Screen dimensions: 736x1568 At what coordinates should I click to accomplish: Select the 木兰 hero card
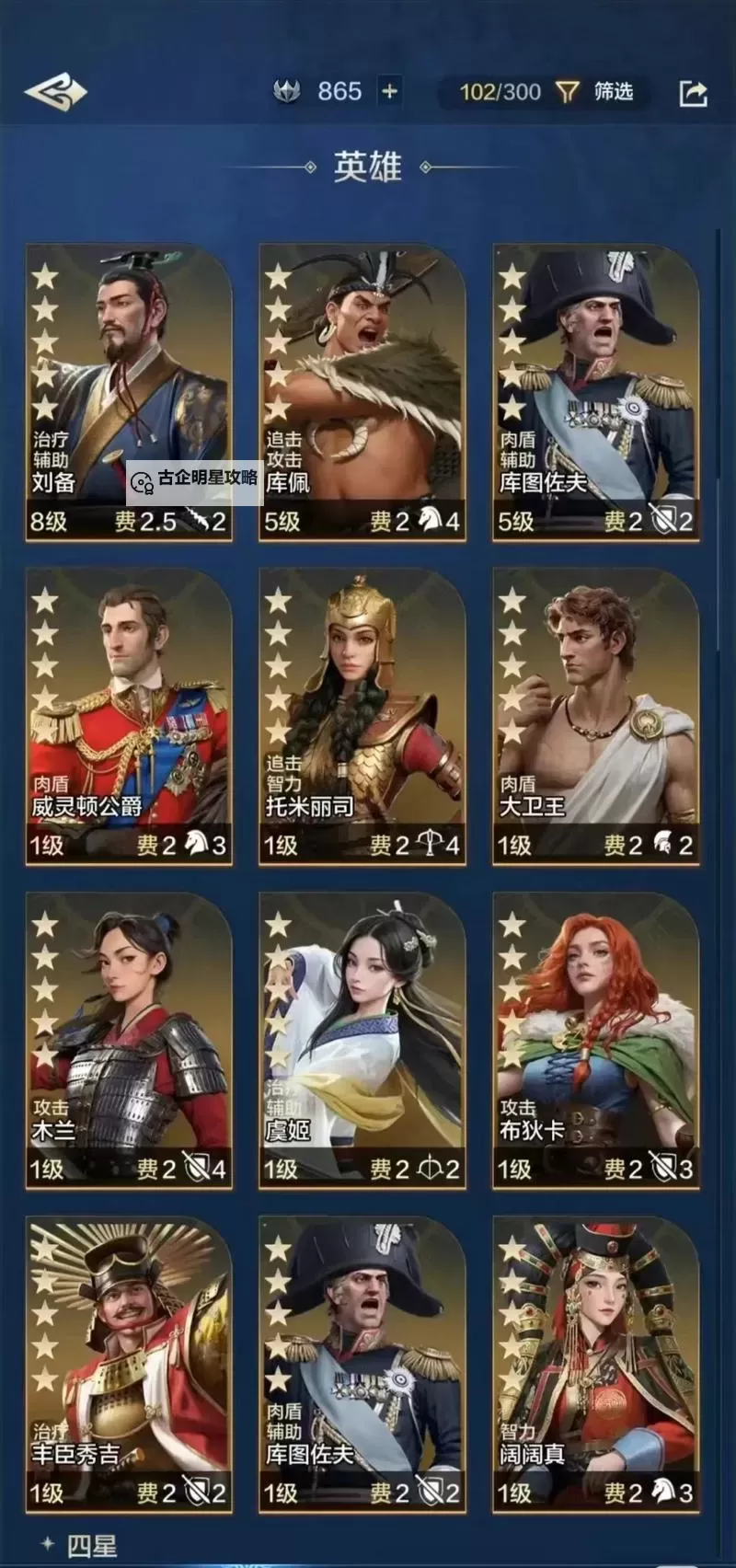[x=129, y=1040]
